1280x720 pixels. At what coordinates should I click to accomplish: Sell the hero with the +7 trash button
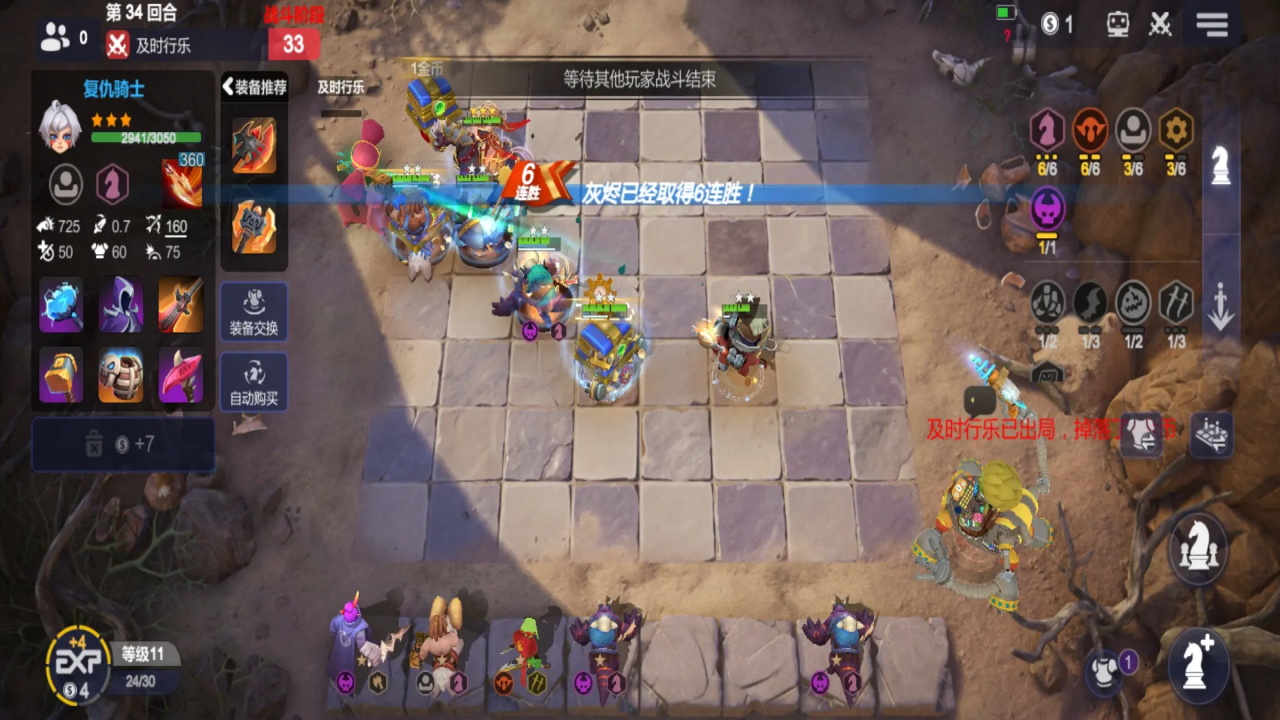point(123,444)
